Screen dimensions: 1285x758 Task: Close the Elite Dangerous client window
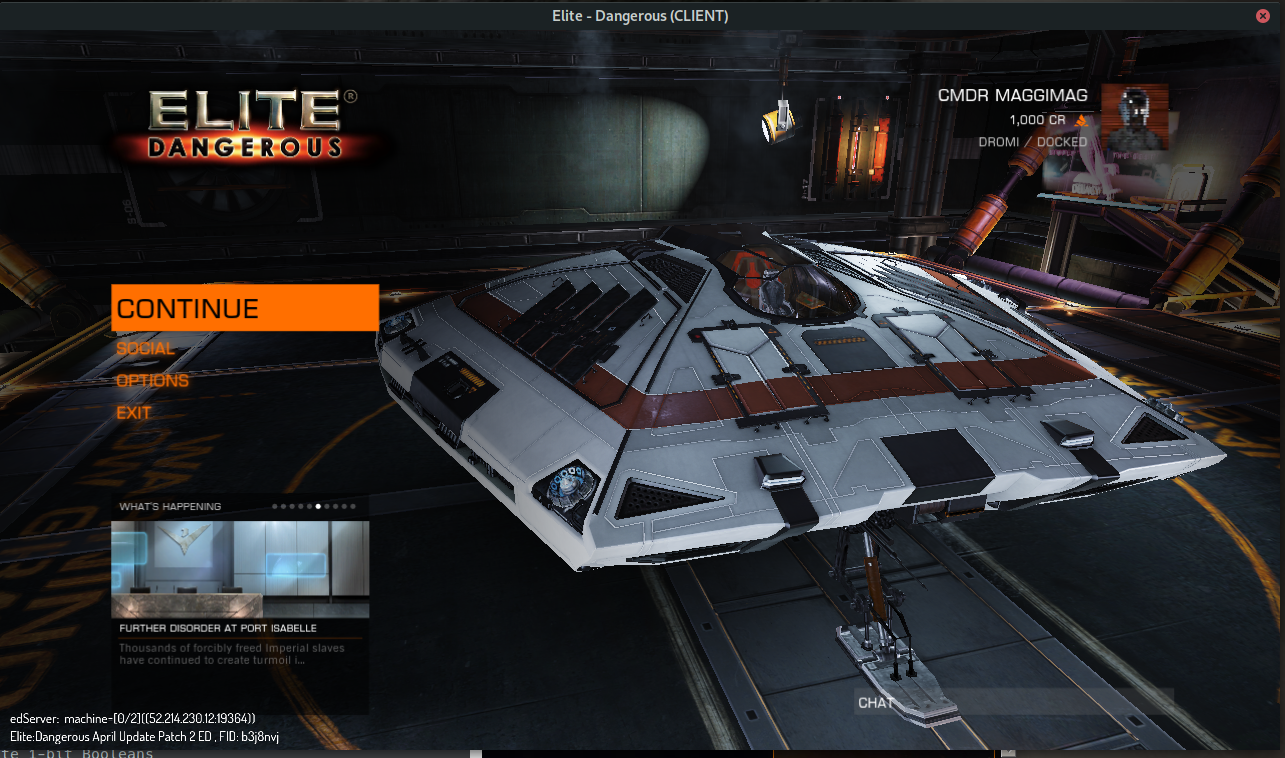click(x=1263, y=15)
